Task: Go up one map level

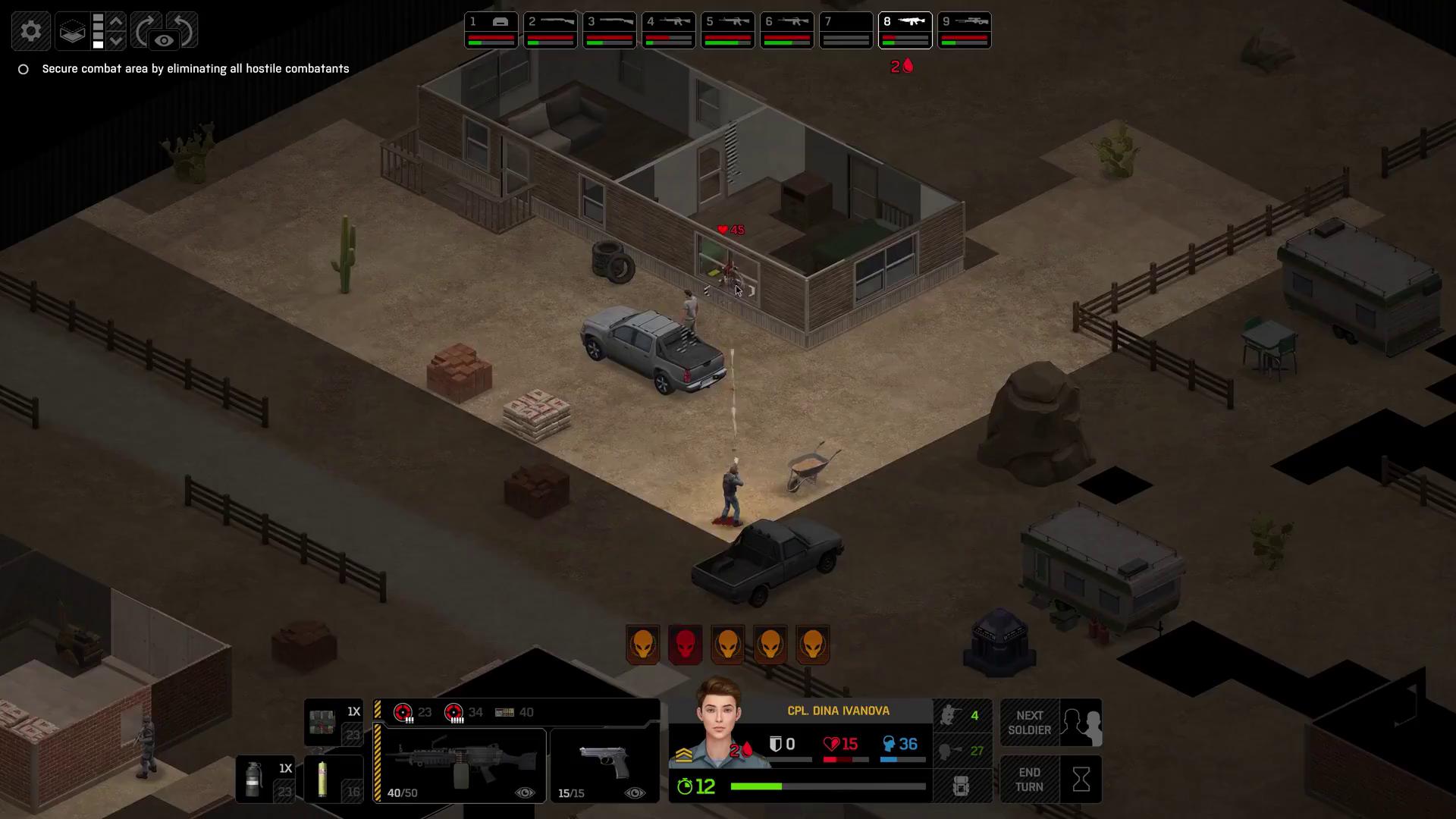Action: pos(116,21)
